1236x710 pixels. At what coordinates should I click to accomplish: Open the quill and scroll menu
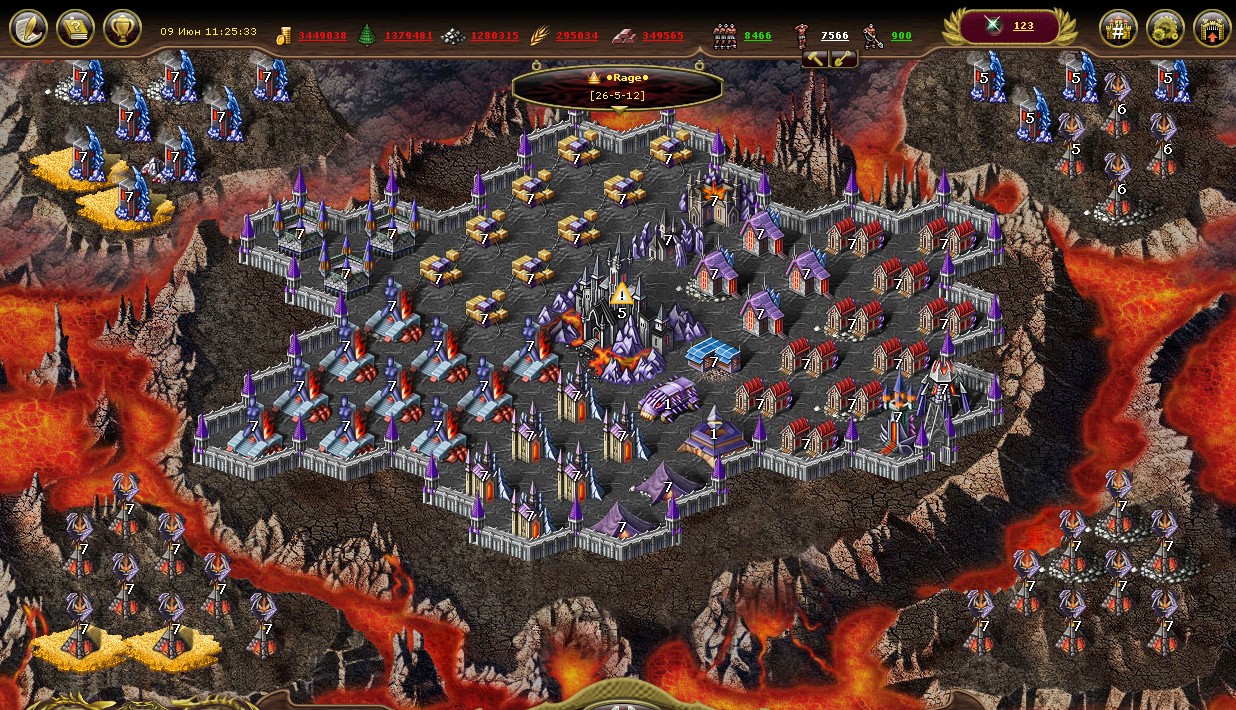(29, 28)
